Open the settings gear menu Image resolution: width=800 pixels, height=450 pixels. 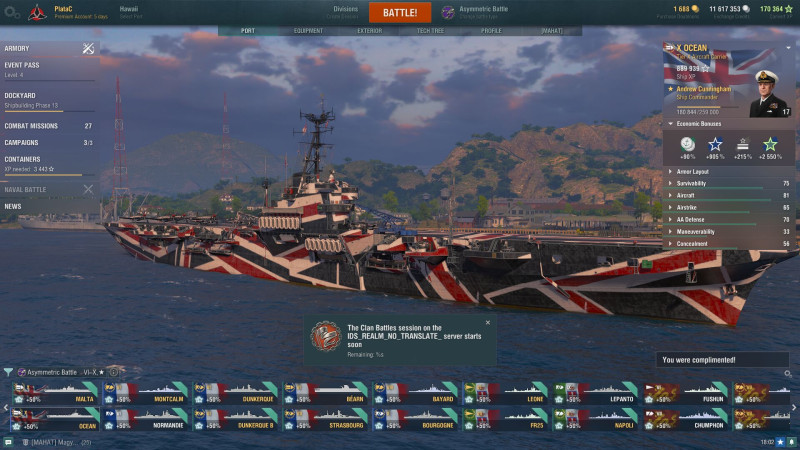tap(12, 11)
